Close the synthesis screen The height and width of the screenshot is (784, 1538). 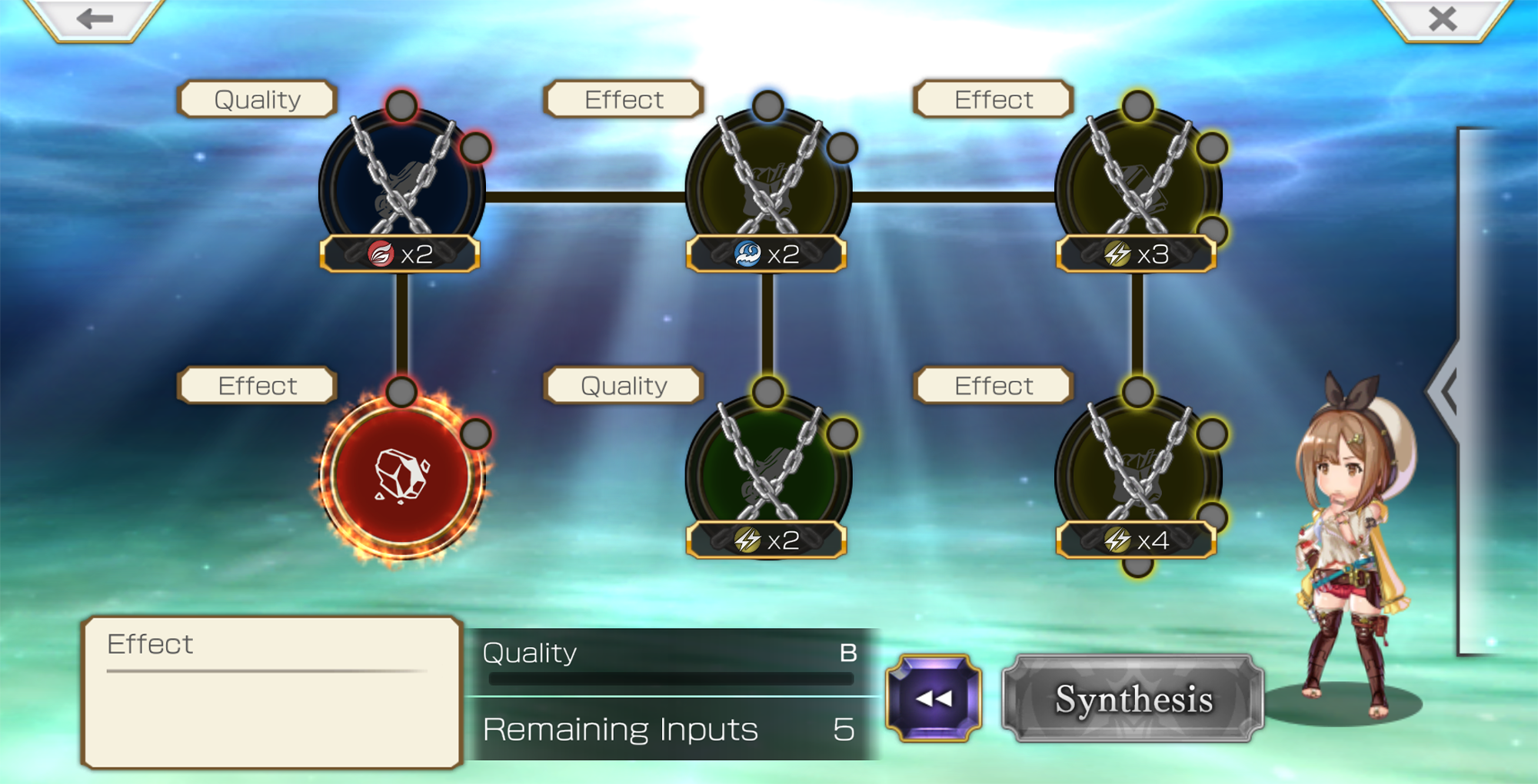(1442, 18)
